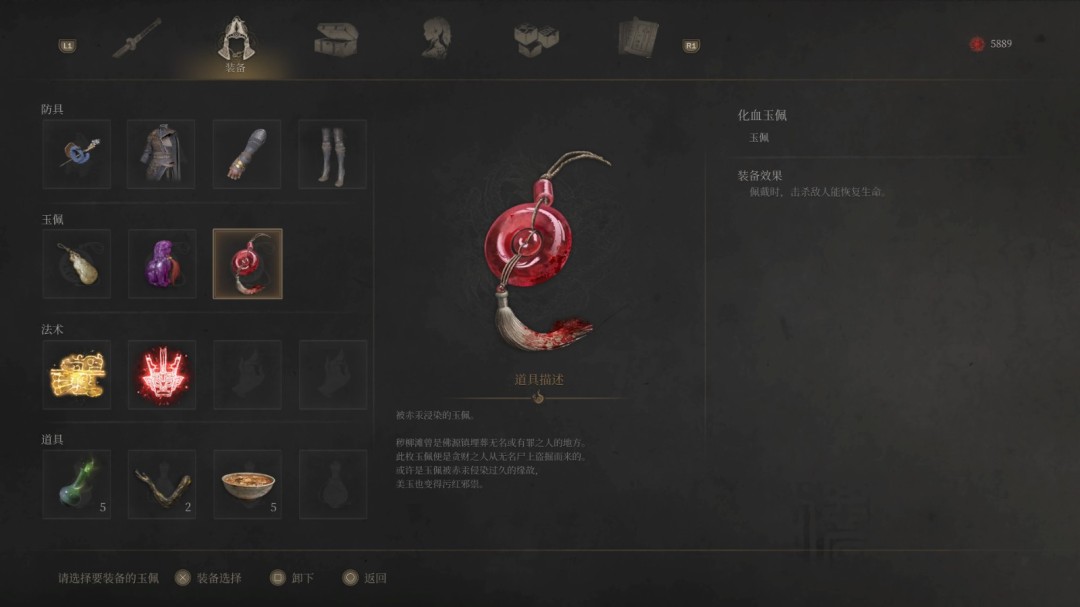Image resolution: width=1080 pixels, height=607 pixels.
Task: Choose the withered branch item slot
Action: 161,484
